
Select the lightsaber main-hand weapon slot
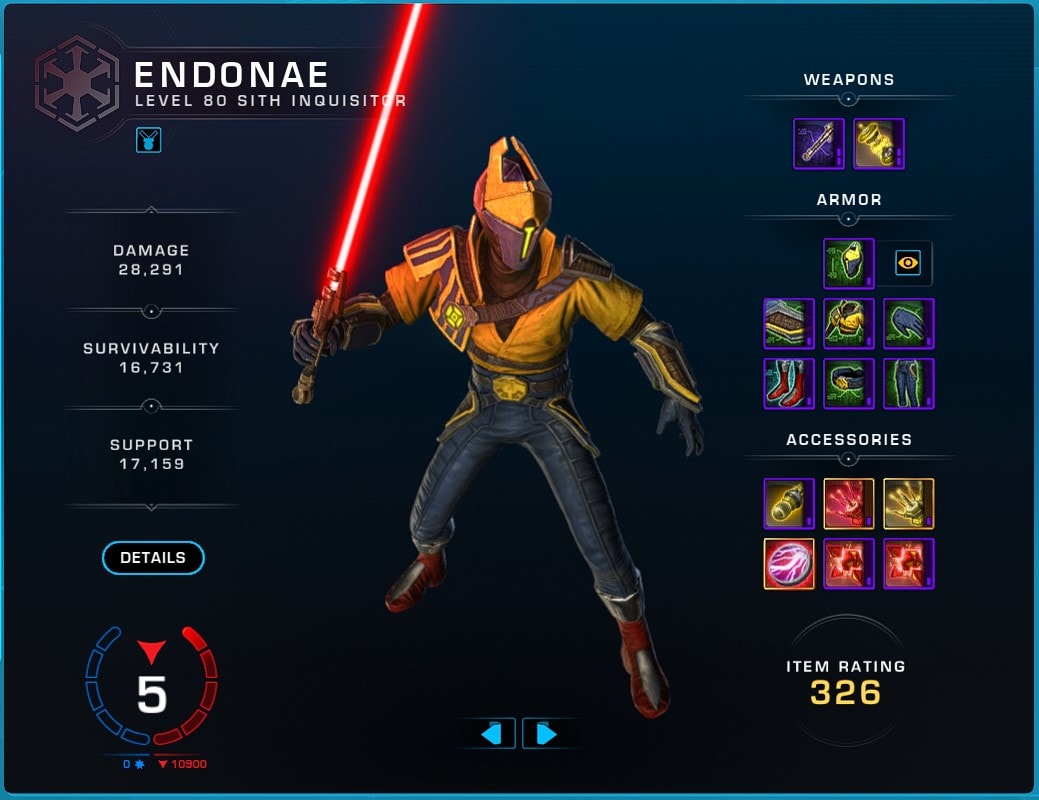819,144
